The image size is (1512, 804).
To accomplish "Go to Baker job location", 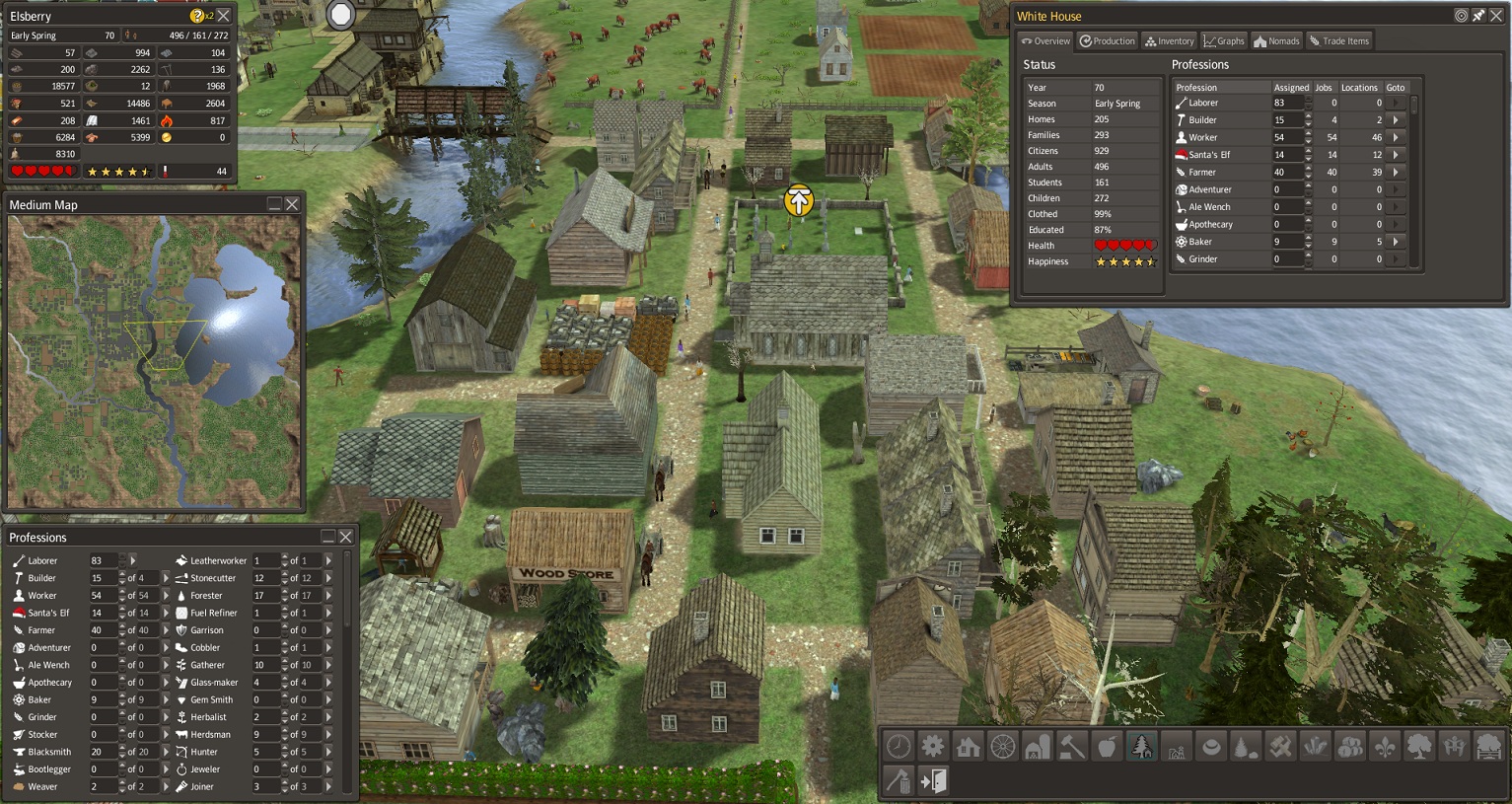I will [x=1396, y=242].
